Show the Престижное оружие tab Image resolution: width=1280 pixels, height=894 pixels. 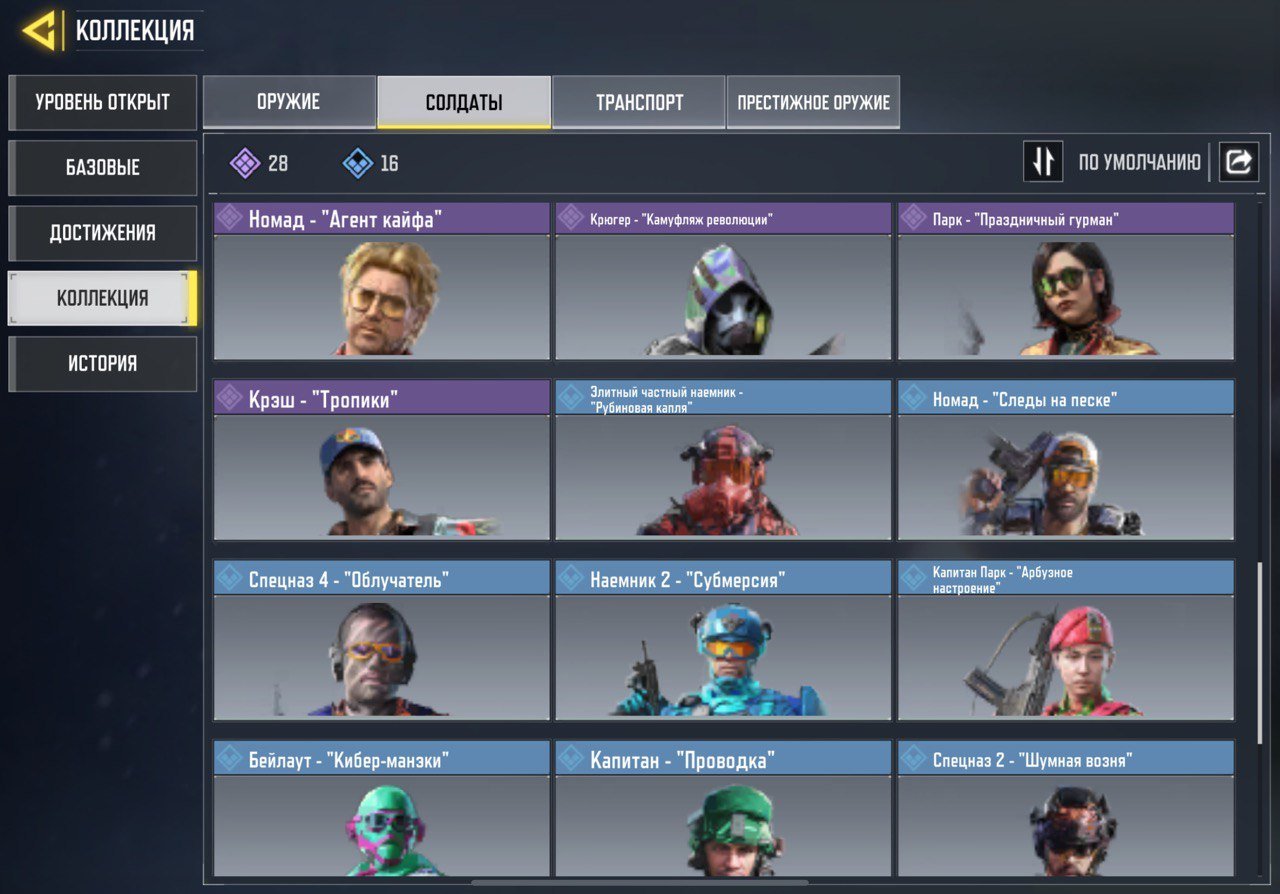pos(813,102)
